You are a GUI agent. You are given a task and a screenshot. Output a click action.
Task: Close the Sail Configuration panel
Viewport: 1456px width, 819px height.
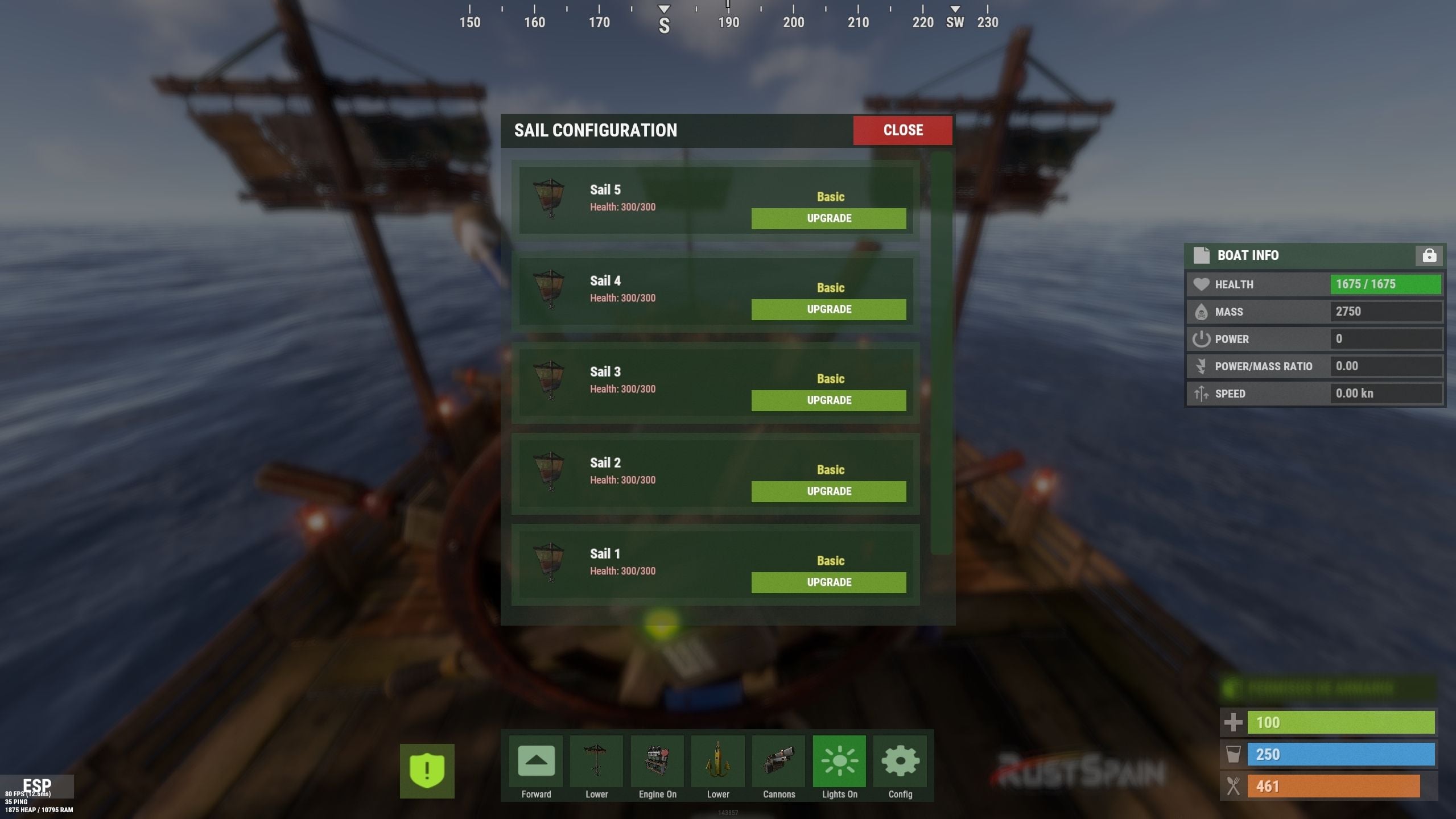[902, 130]
